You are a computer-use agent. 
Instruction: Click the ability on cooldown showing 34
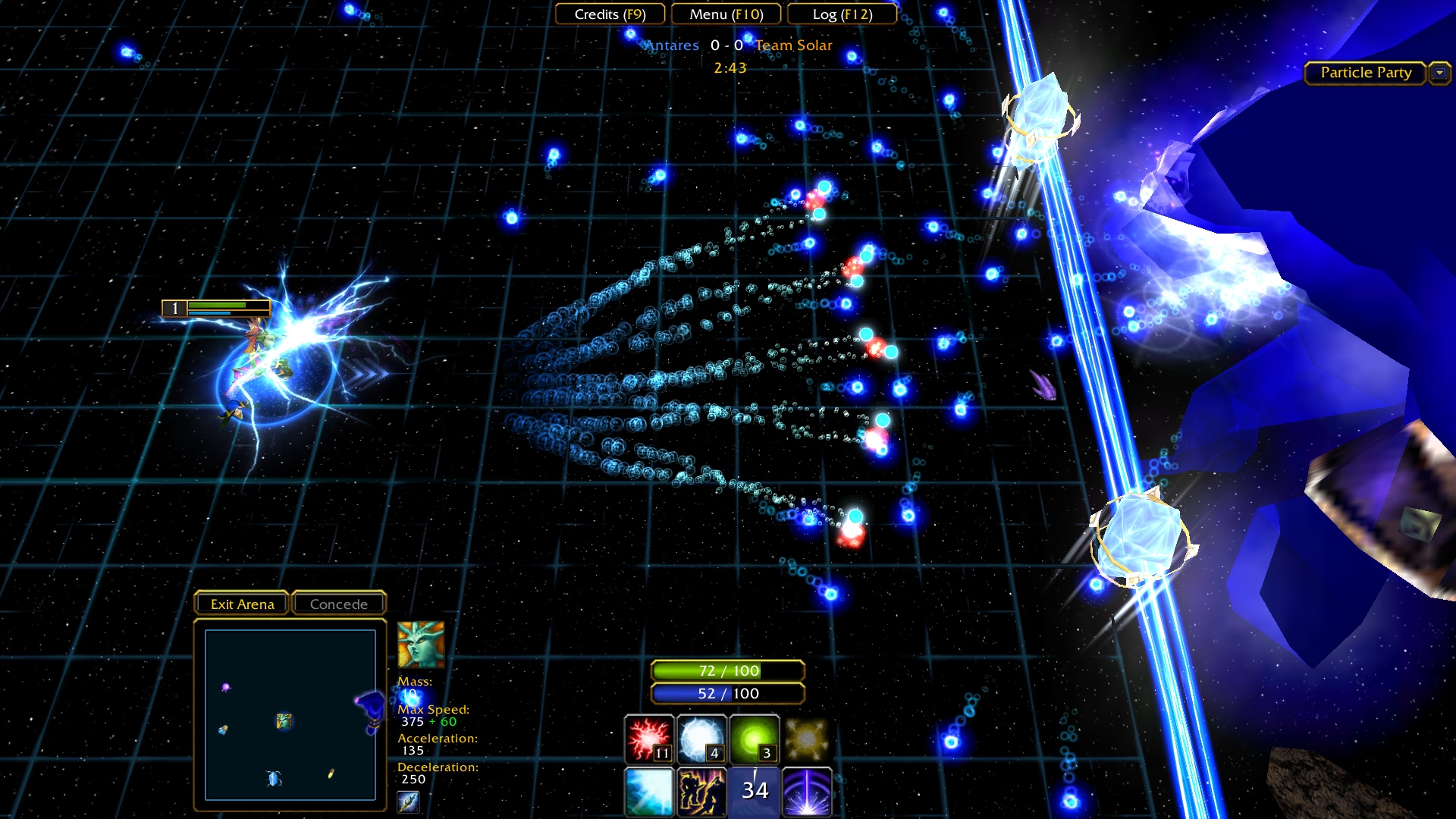point(754,792)
